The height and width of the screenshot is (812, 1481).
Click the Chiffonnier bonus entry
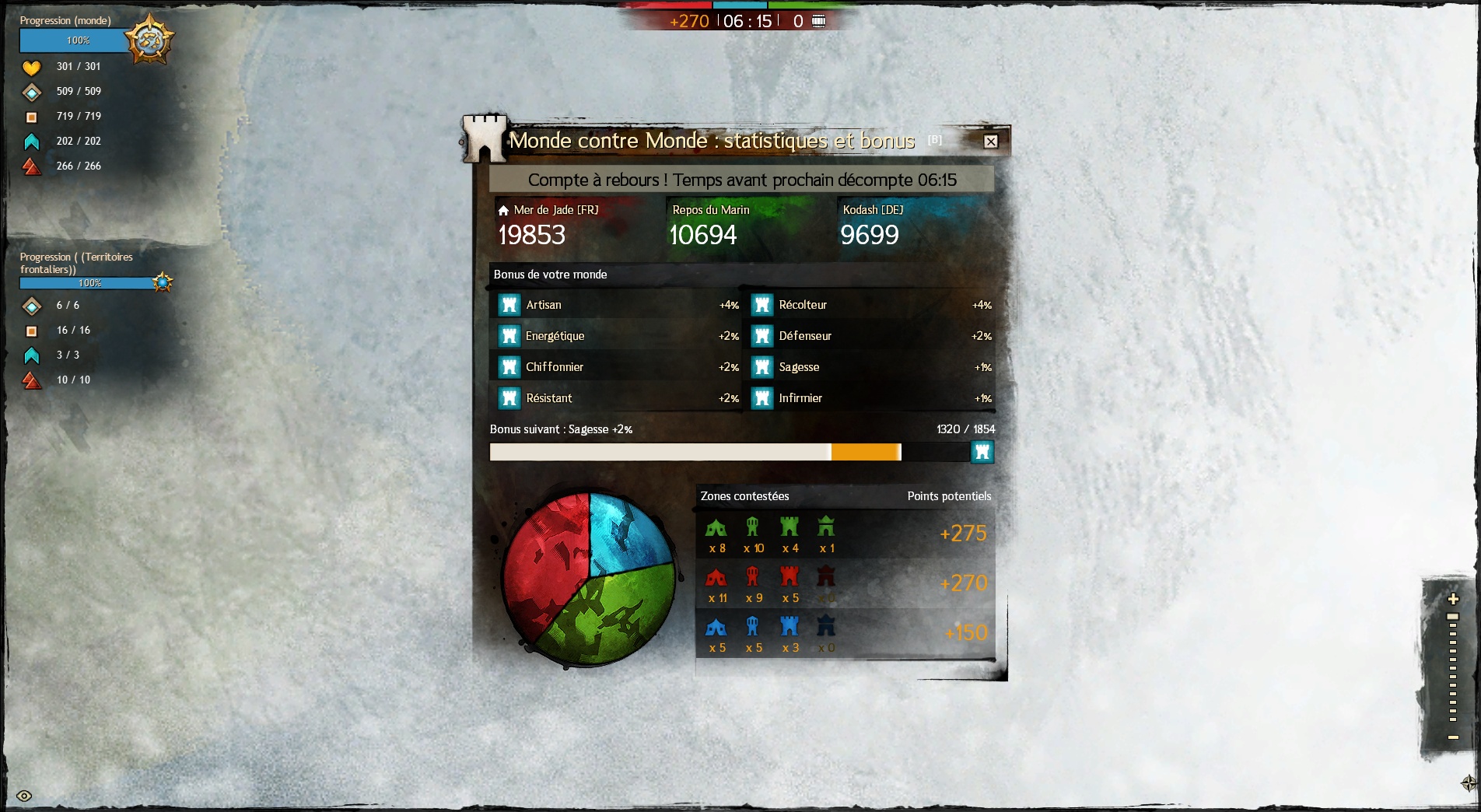615,367
